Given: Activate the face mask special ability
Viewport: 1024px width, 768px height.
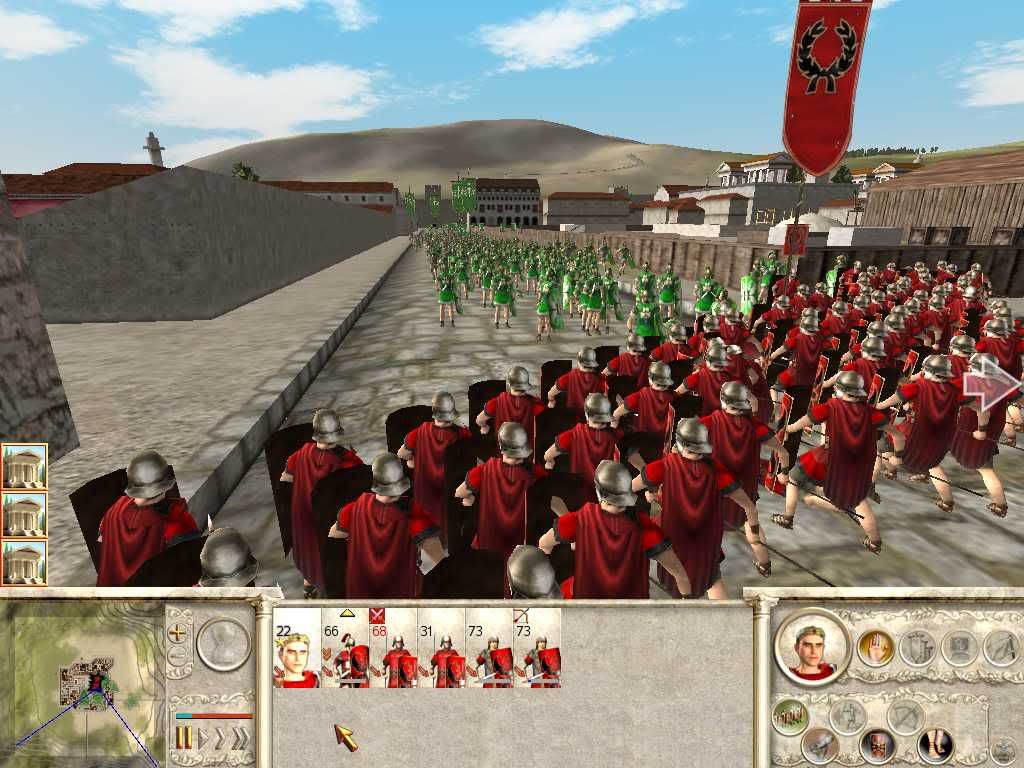Looking at the screenshot, I should point(877,746).
